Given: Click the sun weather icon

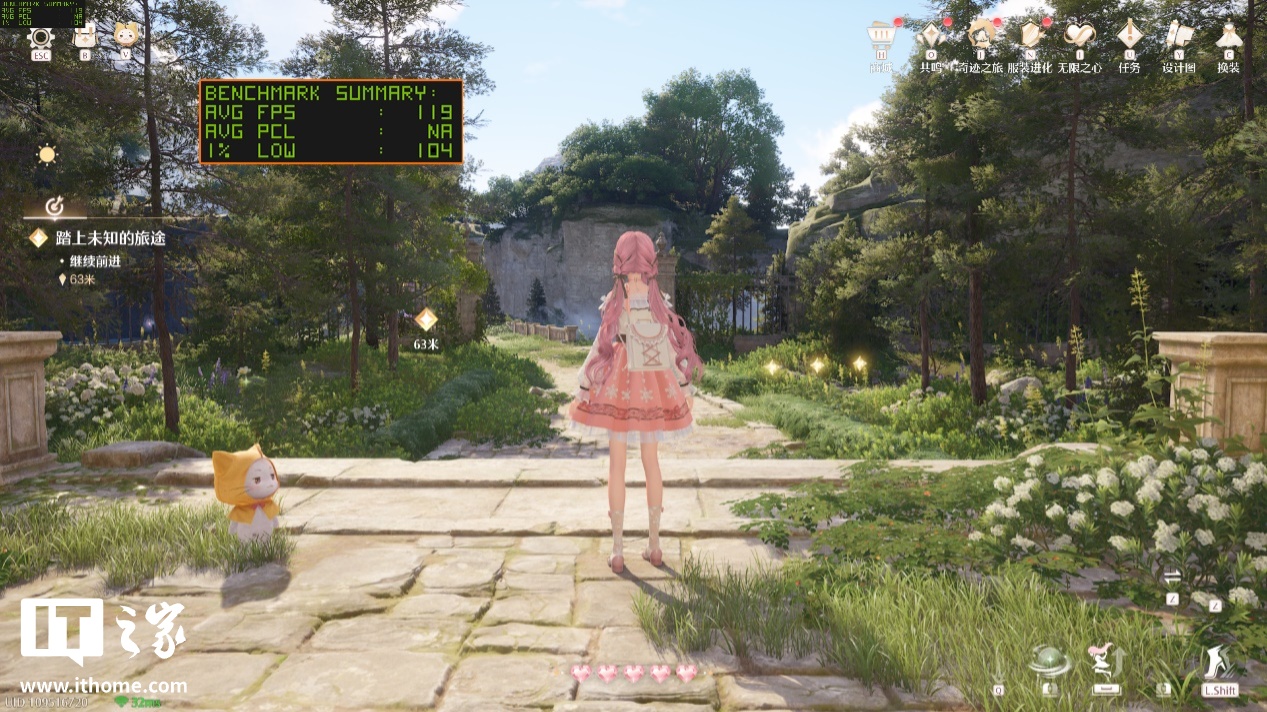Looking at the screenshot, I should click(x=46, y=154).
